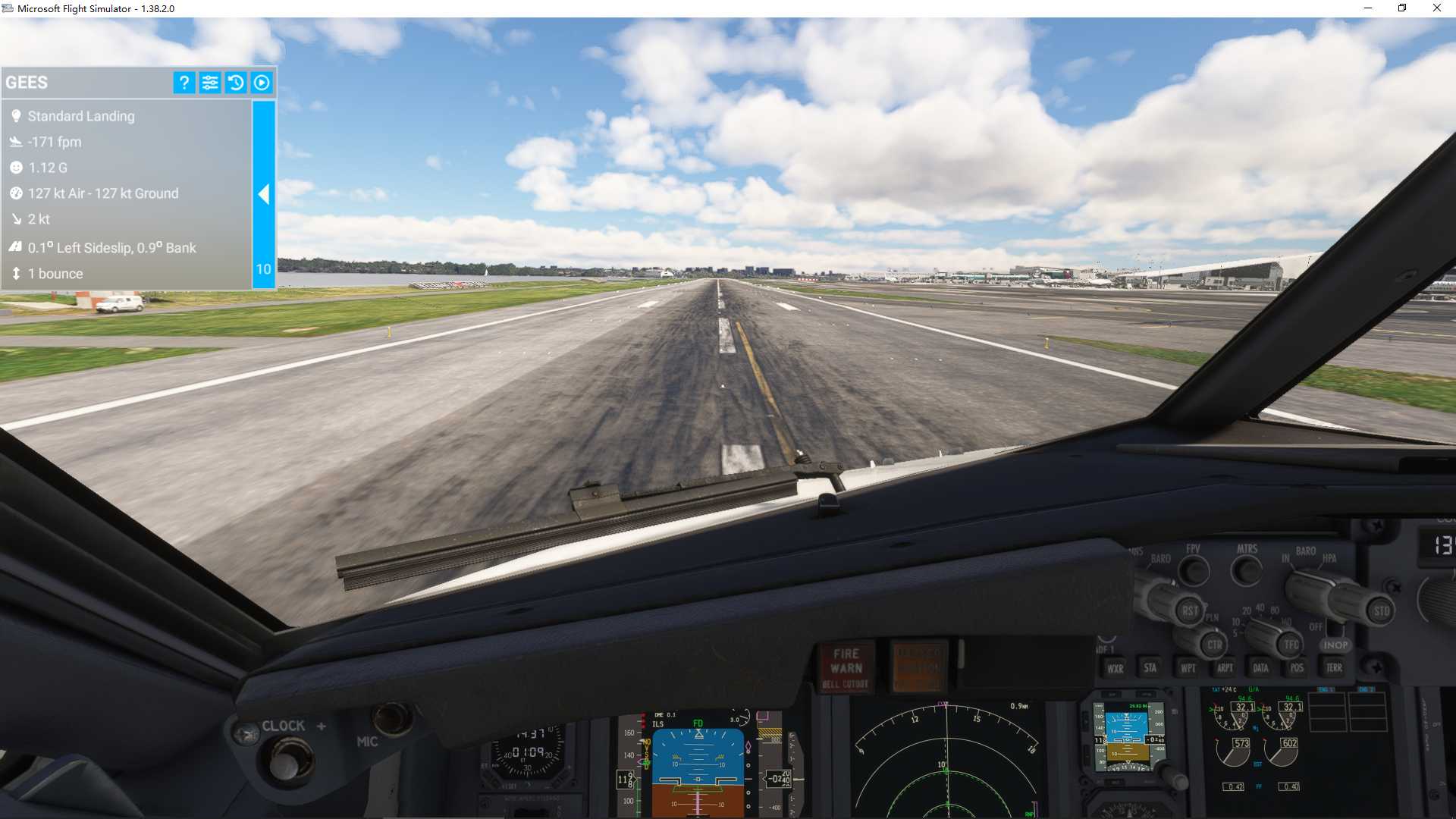Toggle the DATA map button

tap(1260, 668)
